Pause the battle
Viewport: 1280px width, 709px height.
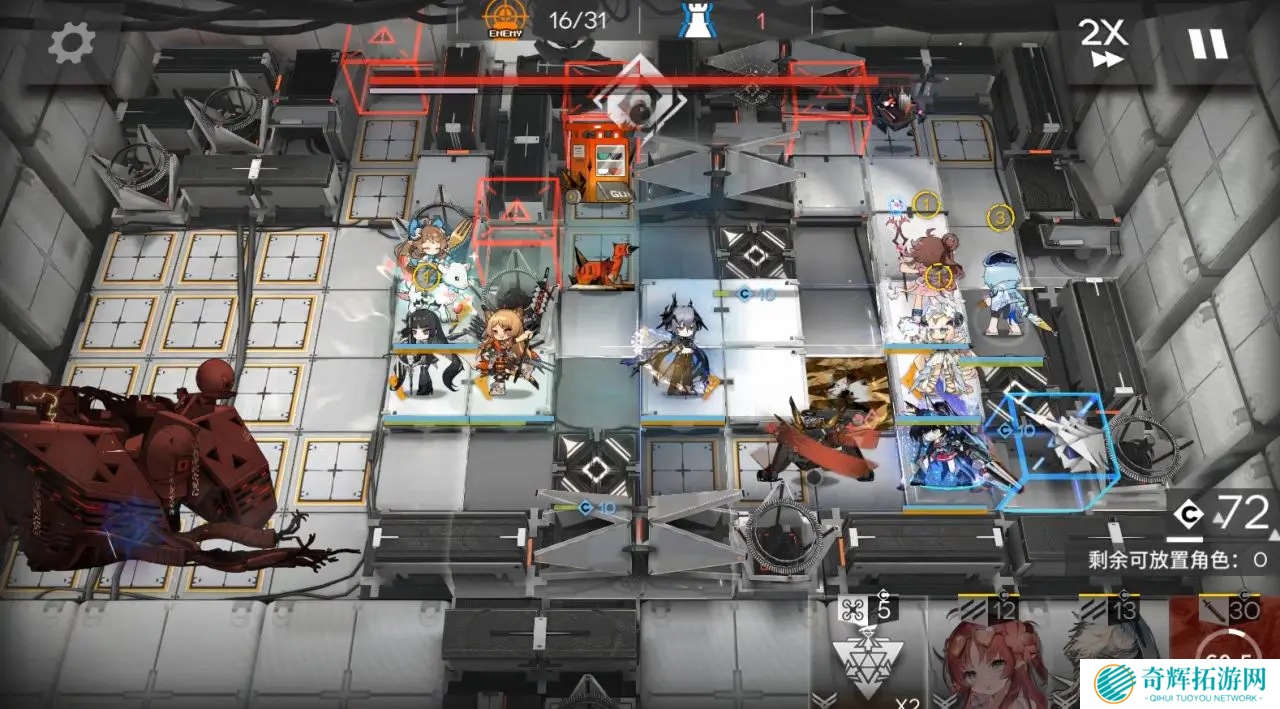[x=1207, y=44]
